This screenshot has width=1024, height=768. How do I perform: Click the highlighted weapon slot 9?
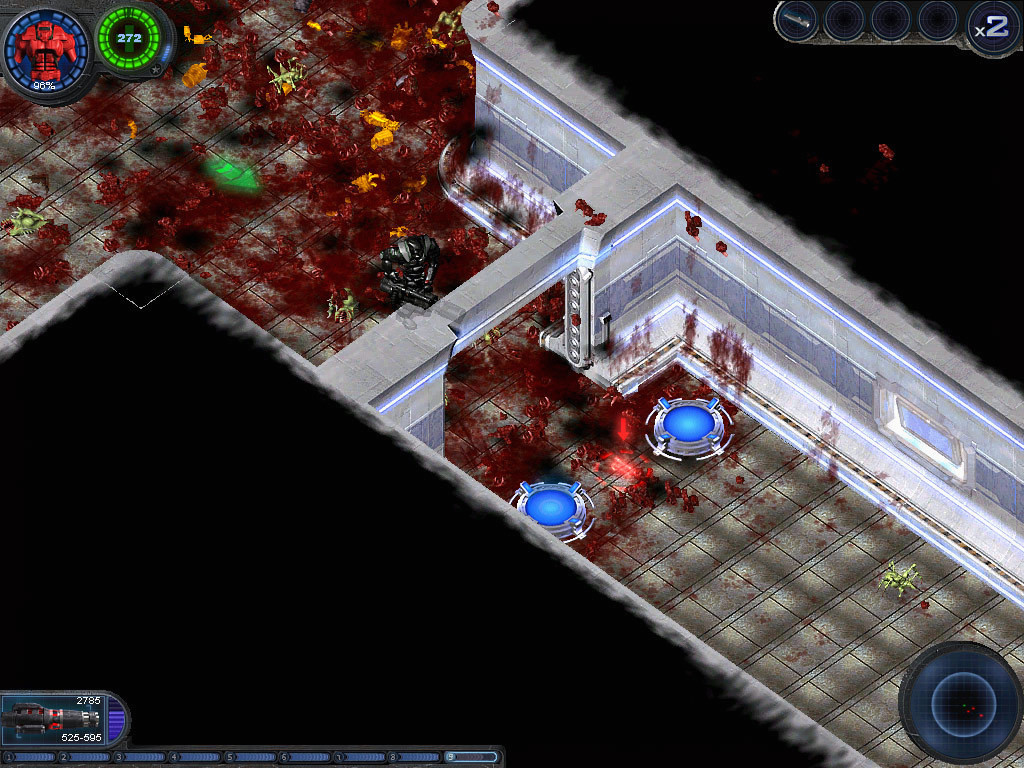pyautogui.click(x=471, y=757)
